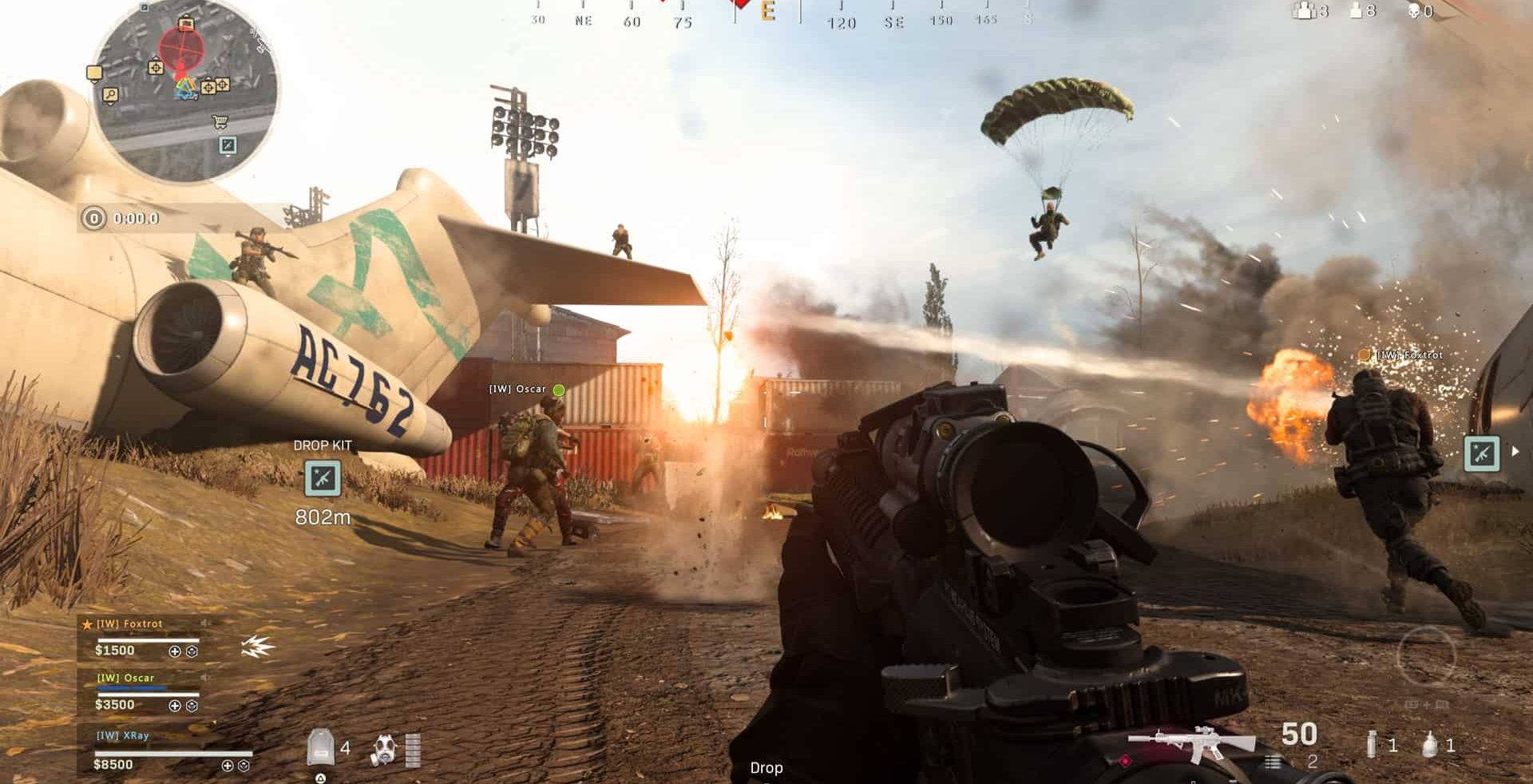The height and width of the screenshot is (784, 1533).
Task: Select the assault rifle weapon icon
Action: coord(1192,745)
